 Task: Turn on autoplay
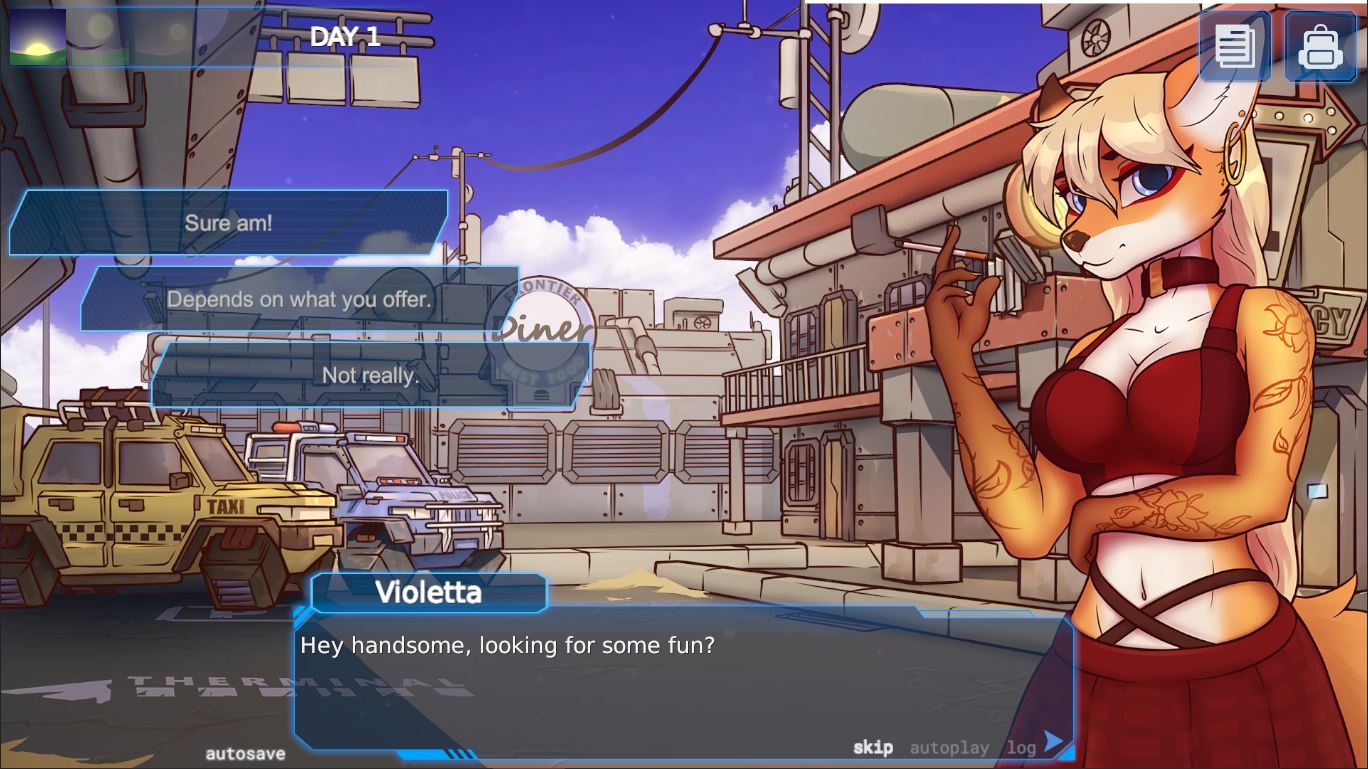coord(950,747)
